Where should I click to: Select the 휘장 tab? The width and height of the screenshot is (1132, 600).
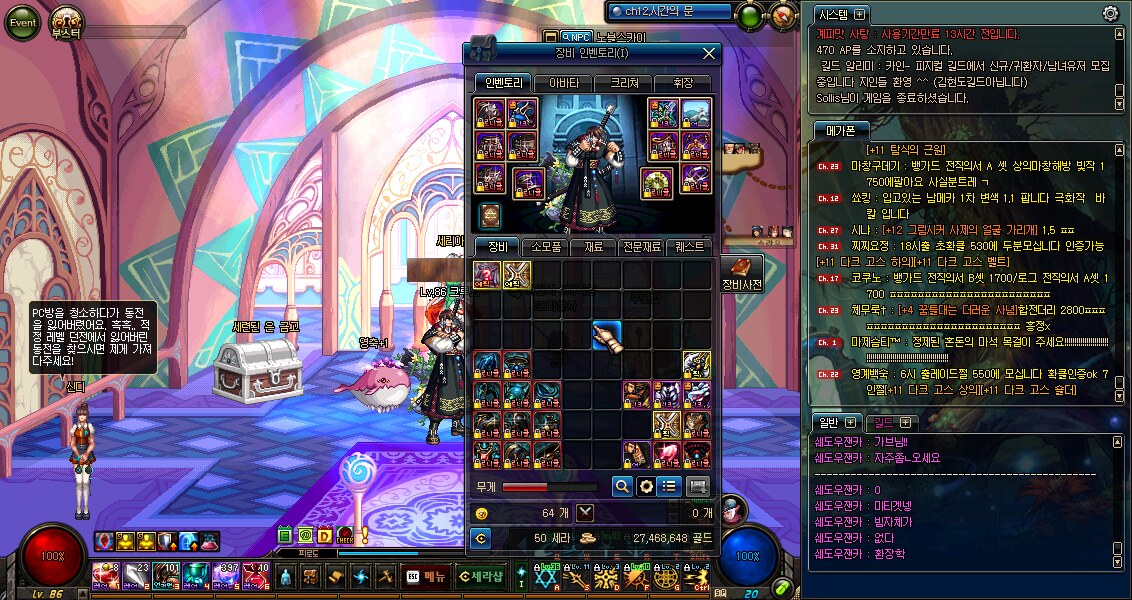click(x=684, y=83)
